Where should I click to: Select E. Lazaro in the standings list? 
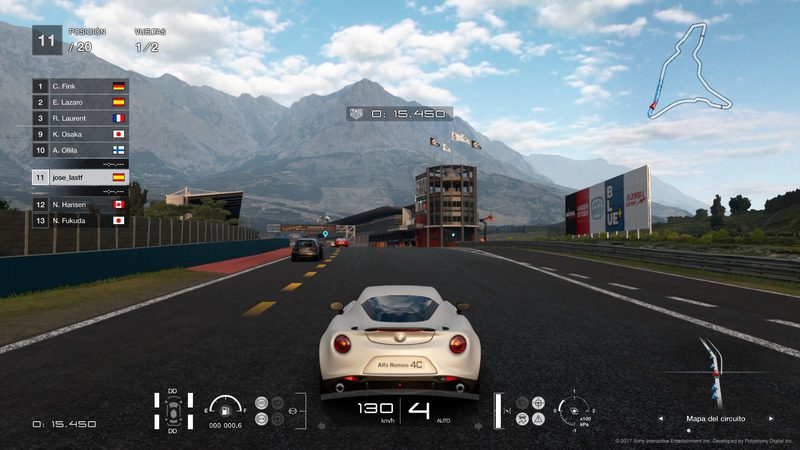click(80, 102)
